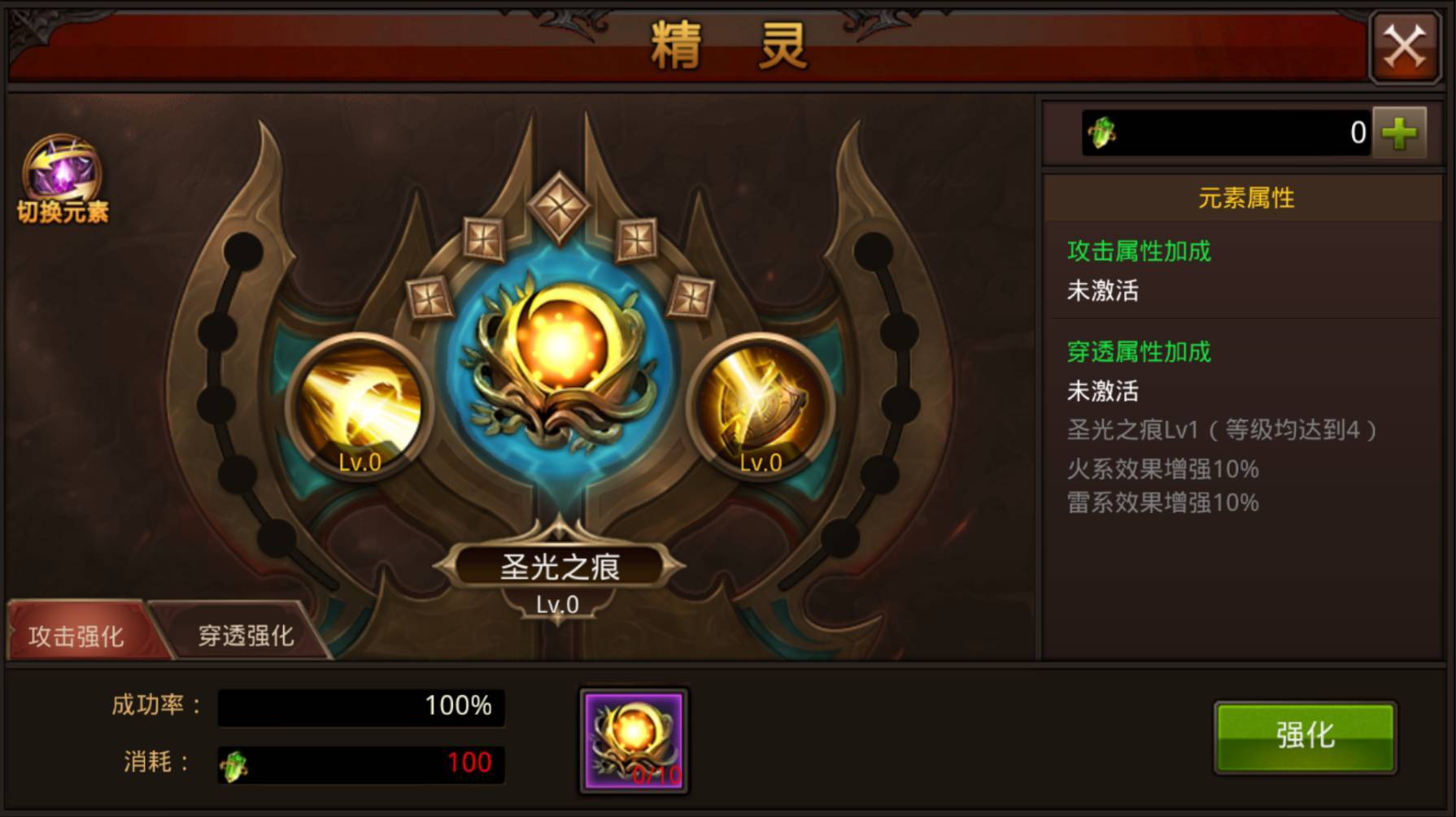Switch to the 穿透强化 tab
Image resolution: width=1456 pixels, height=817 pixels.
pyautogui.click(x=245, y=635)
